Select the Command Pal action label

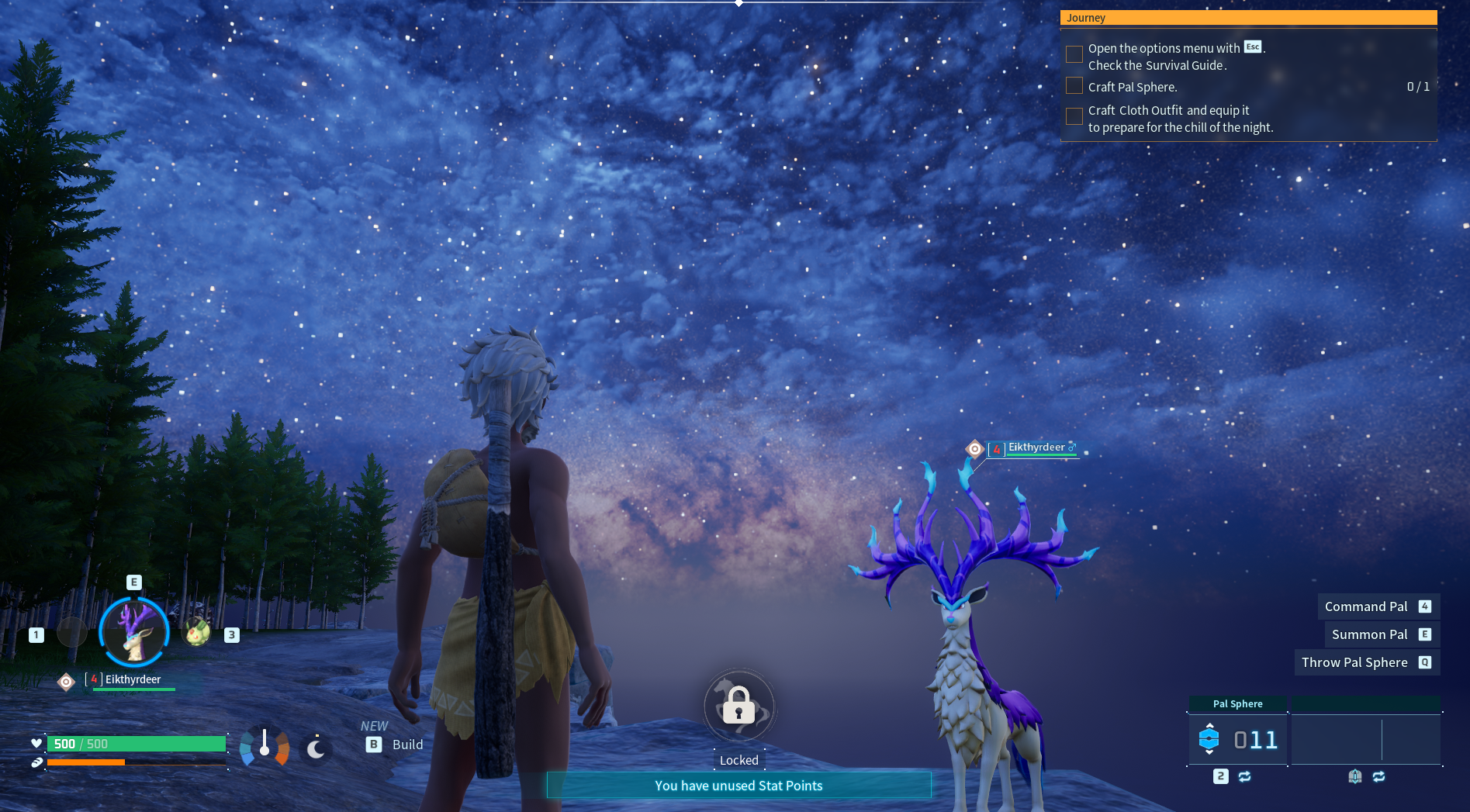(x=1366, y=606)
